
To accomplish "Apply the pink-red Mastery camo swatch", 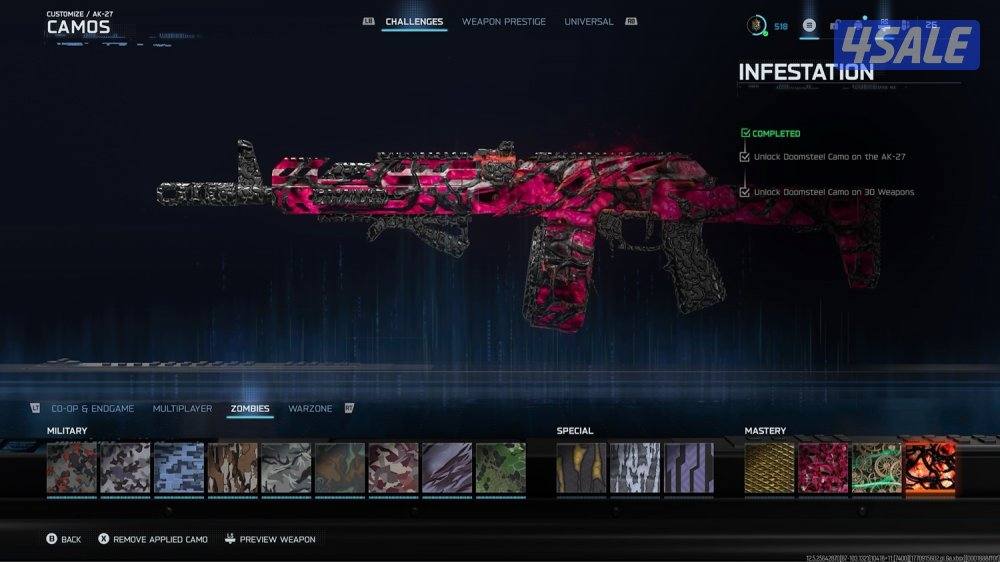I will 823,468.
